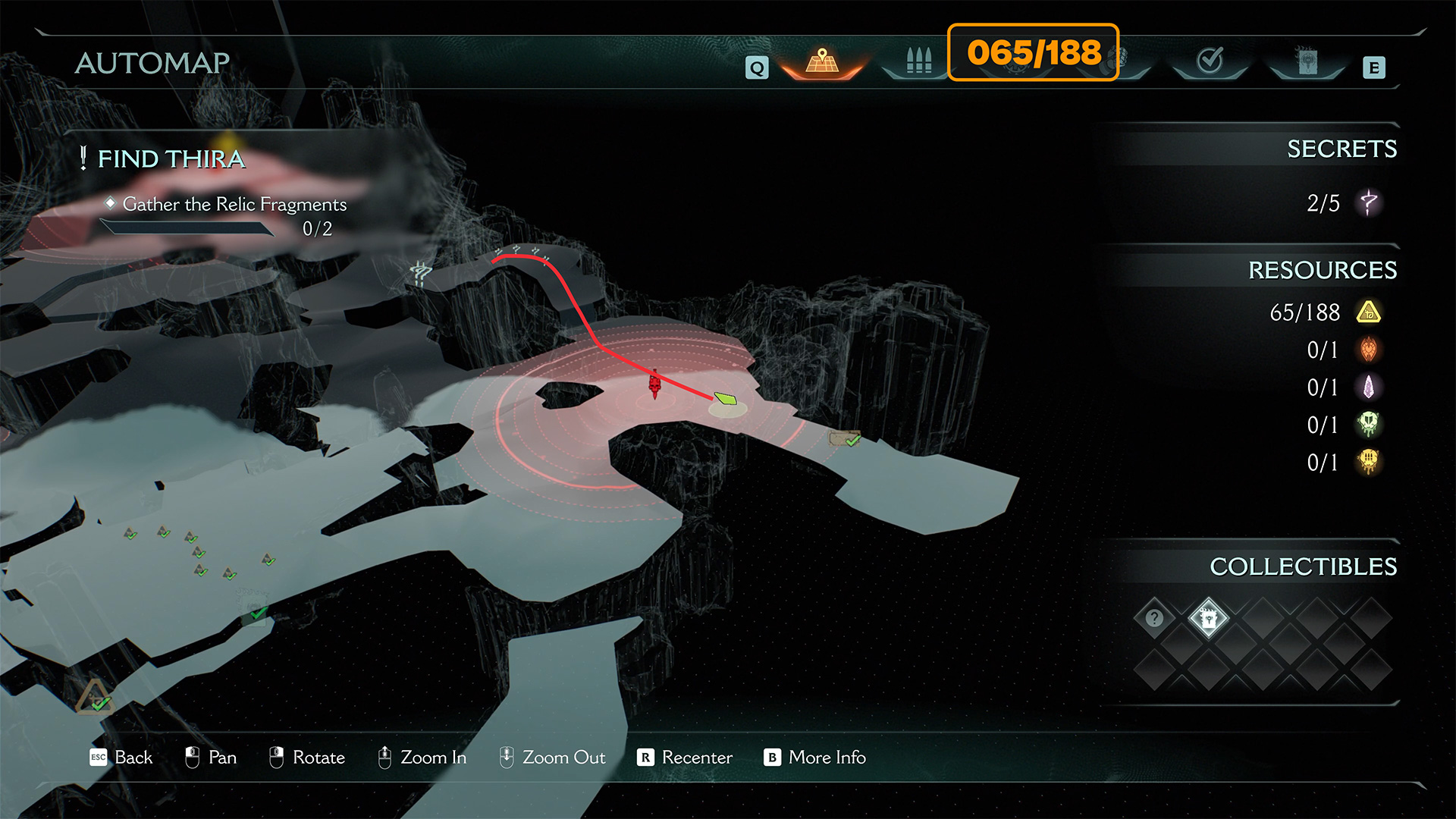Click the red player marker on the map
The image size is (1456, 819).
pos(654,384)
